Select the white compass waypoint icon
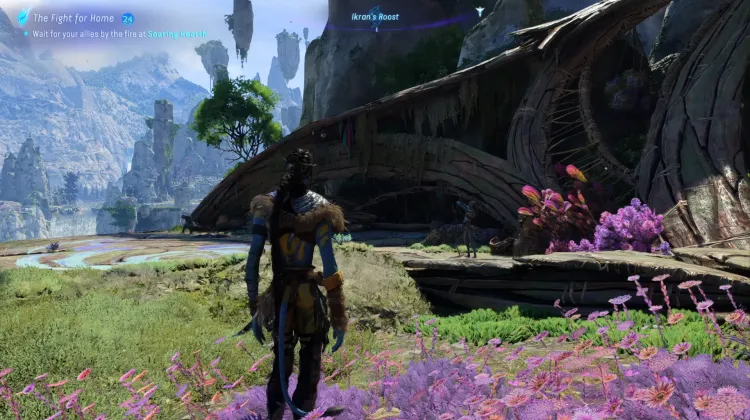 pyautogui.click(x=479, y=12)
